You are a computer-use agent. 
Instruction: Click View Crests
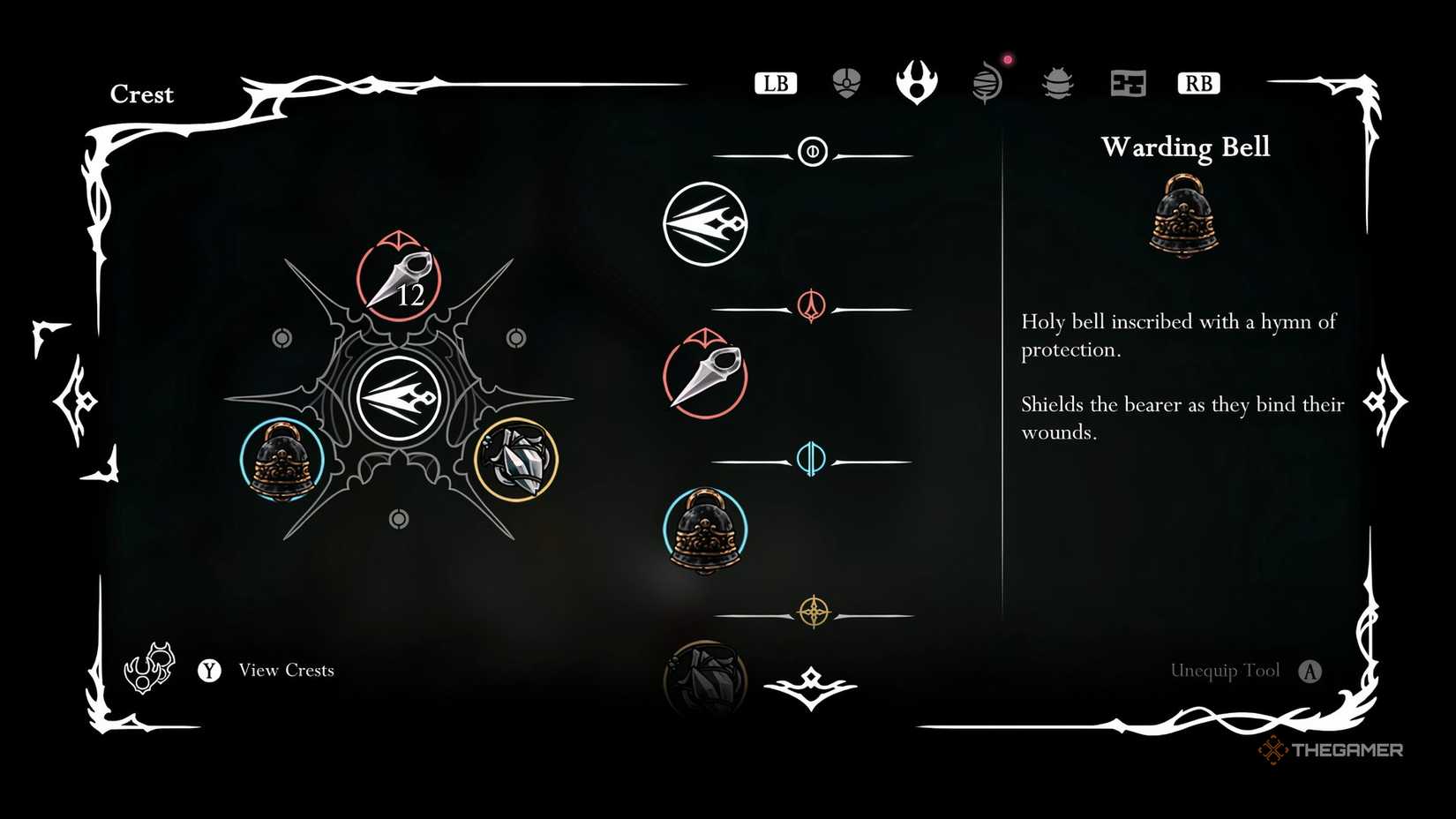click(x=284, y=670)
